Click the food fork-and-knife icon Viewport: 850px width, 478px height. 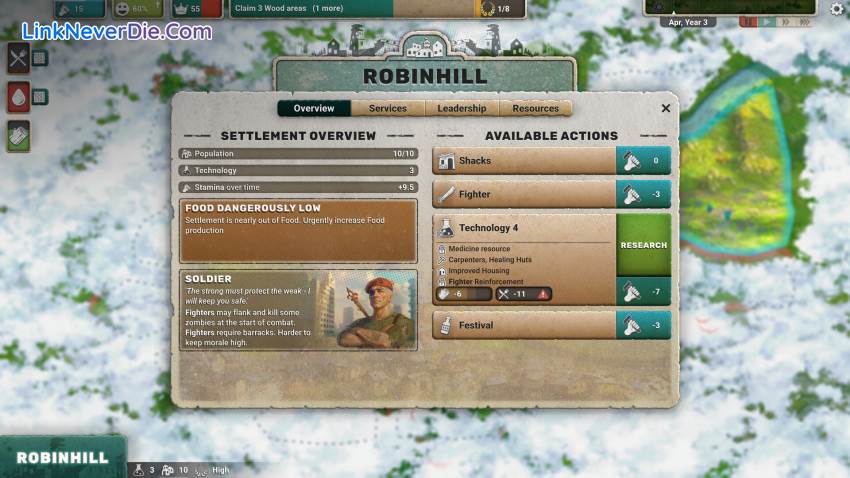tap(18, 58)
